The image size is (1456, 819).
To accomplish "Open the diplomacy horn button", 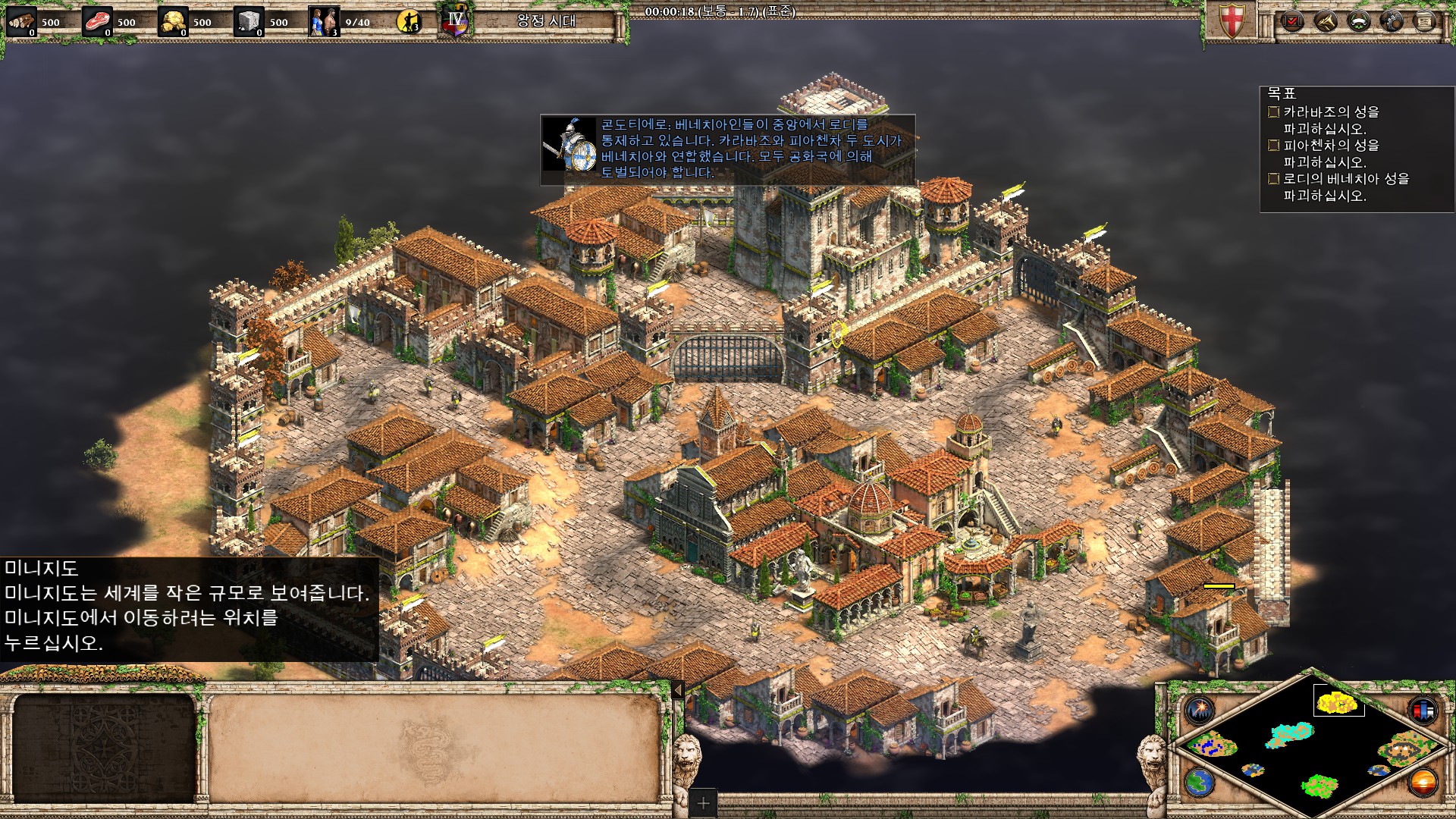I will 1325,21.
